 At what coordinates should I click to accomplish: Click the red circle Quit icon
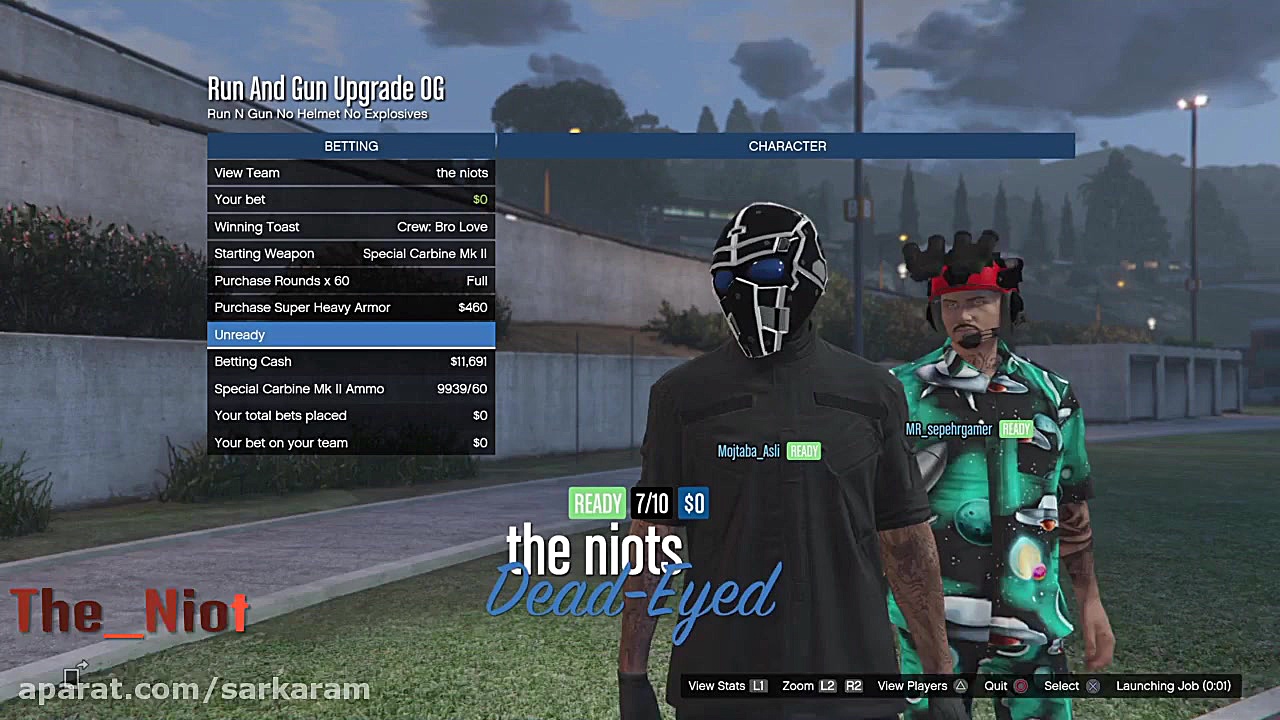(1019, 686)
